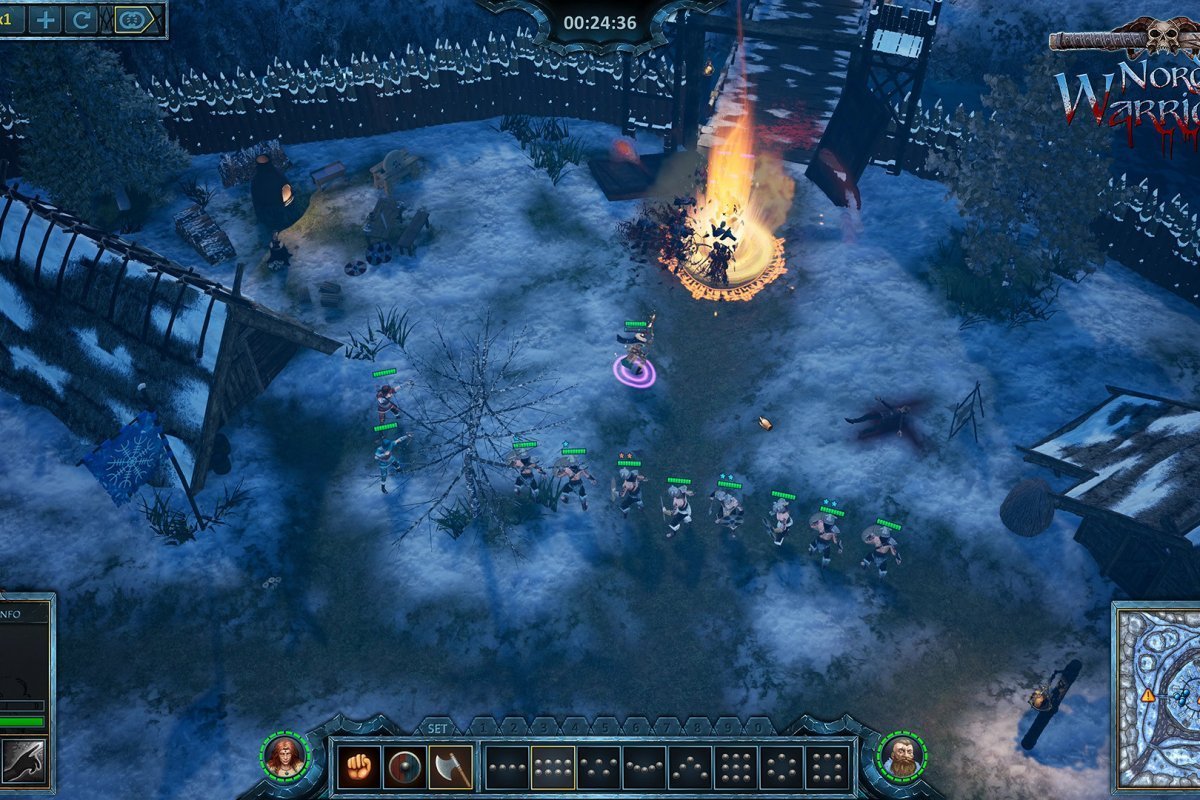The image size is (1200, 800).
Task: Select the red-haired heroine portrait
Action: point(284,756)
